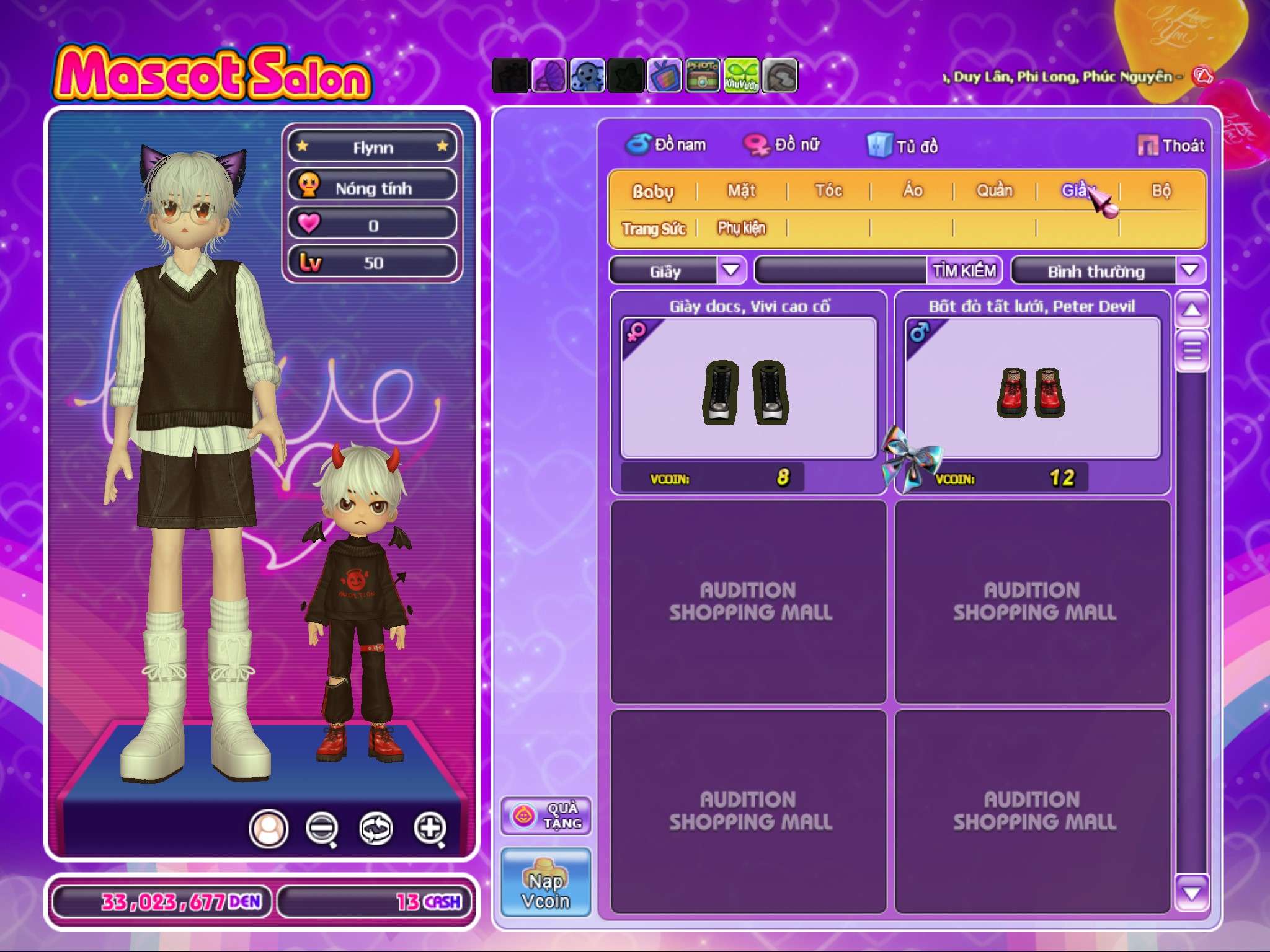Screen dimensions: 1270x952
Task: Rotate the character preview
Action: (376, 829)
